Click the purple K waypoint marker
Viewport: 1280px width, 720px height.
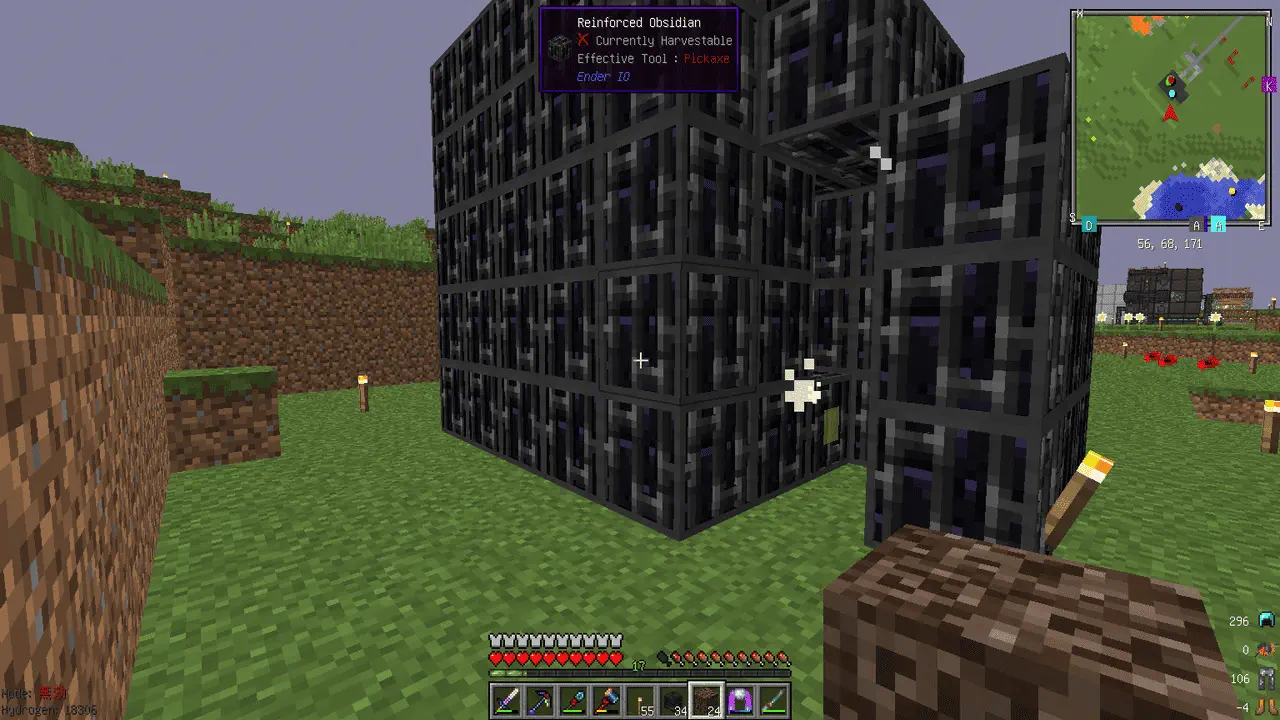(1269, 86)
